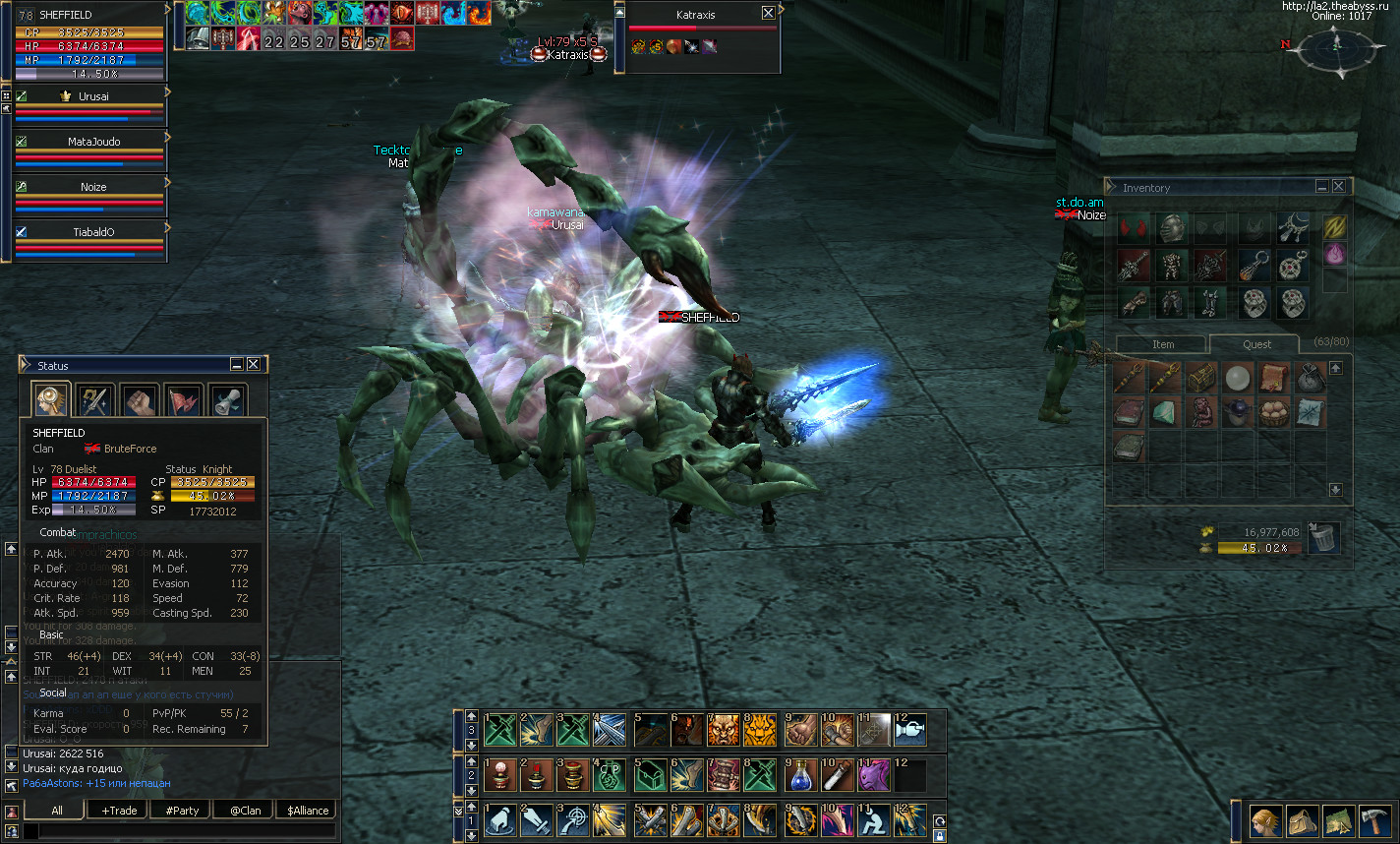Use the lion face skill icon
This screenshot has width=1400, height=844.
pyautogui.click(x=760, y=730)
